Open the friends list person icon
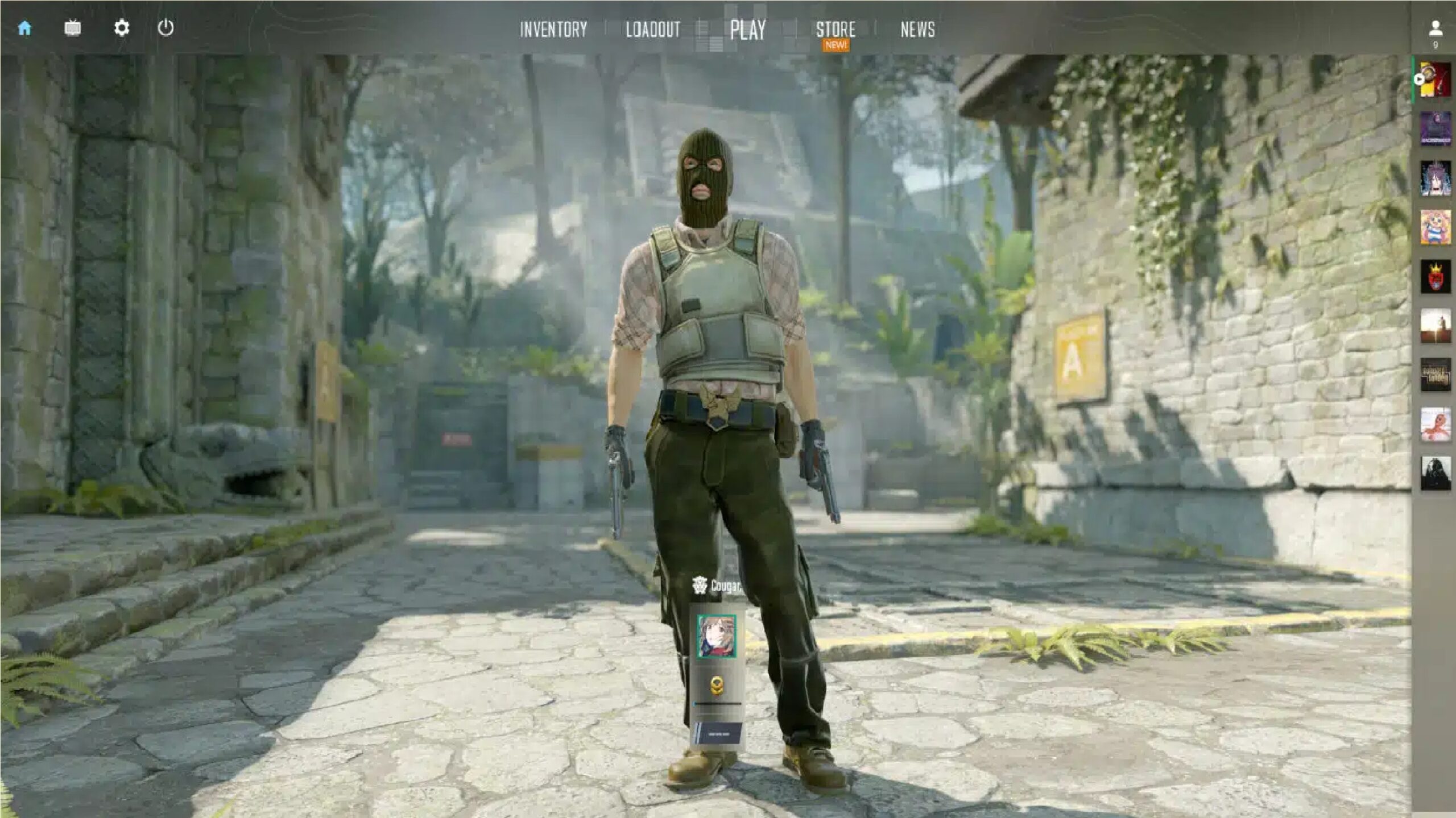Viewport: 1456px width, 818px height. point(1435,28)
